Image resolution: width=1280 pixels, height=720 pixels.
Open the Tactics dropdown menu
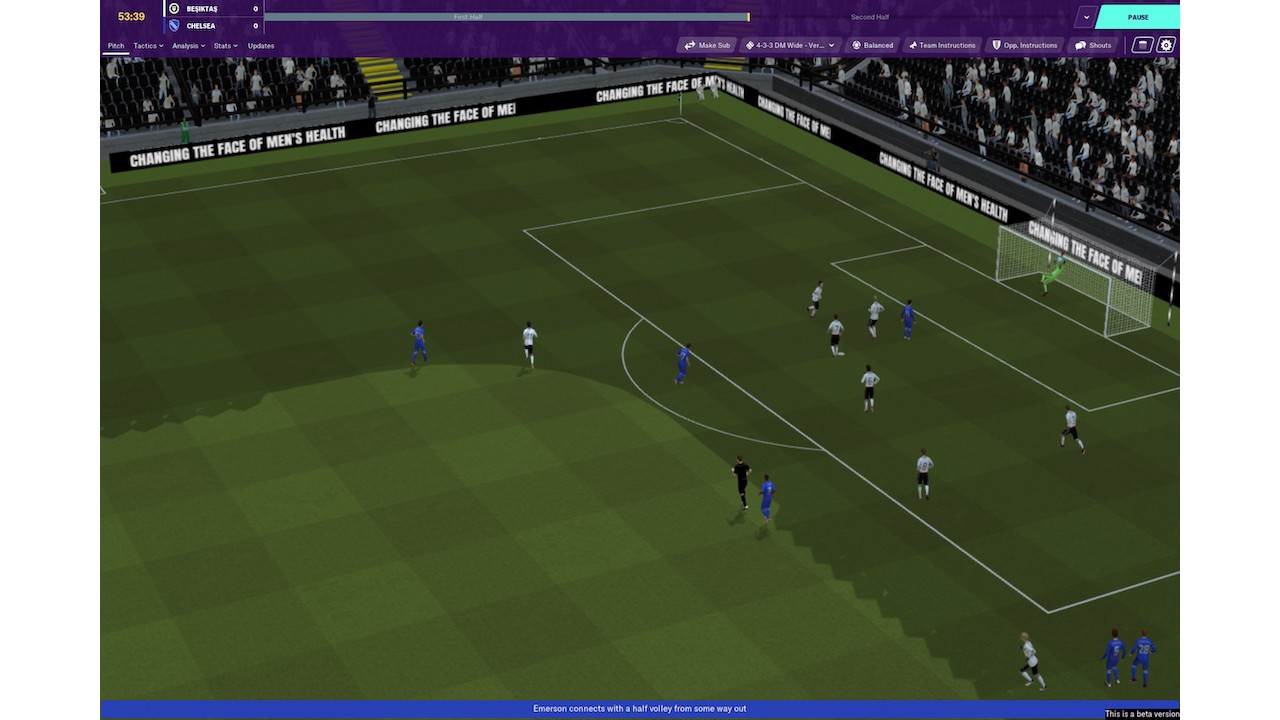[x=148, y=46]
